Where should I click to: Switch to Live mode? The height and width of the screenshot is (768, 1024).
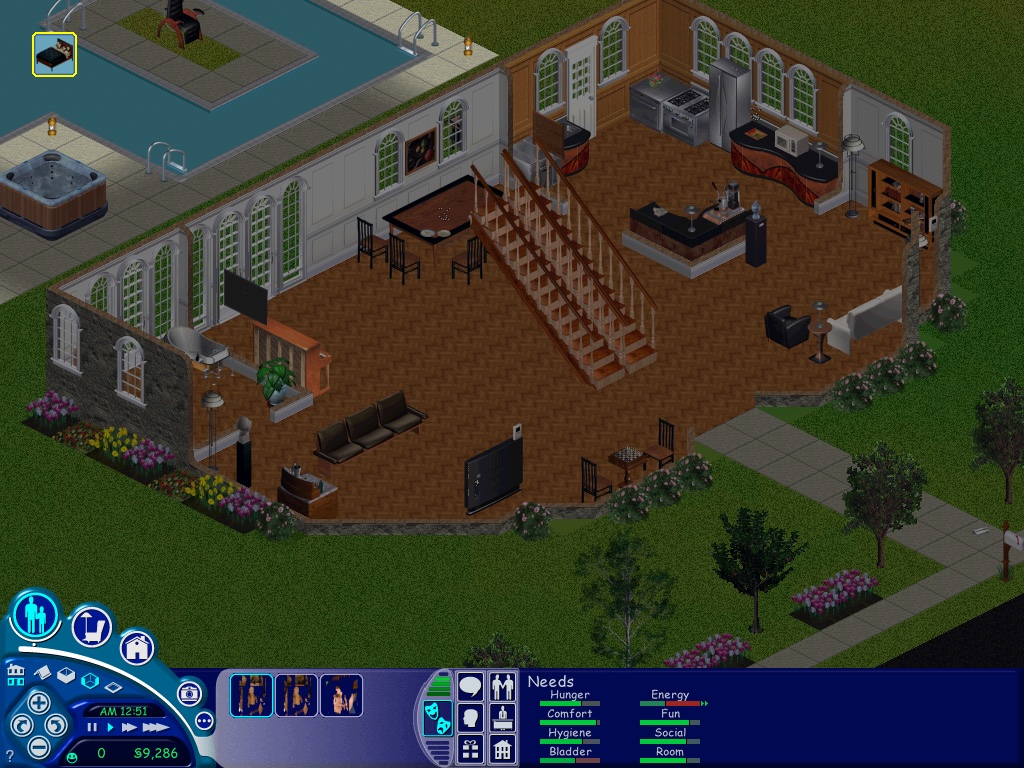35,615
